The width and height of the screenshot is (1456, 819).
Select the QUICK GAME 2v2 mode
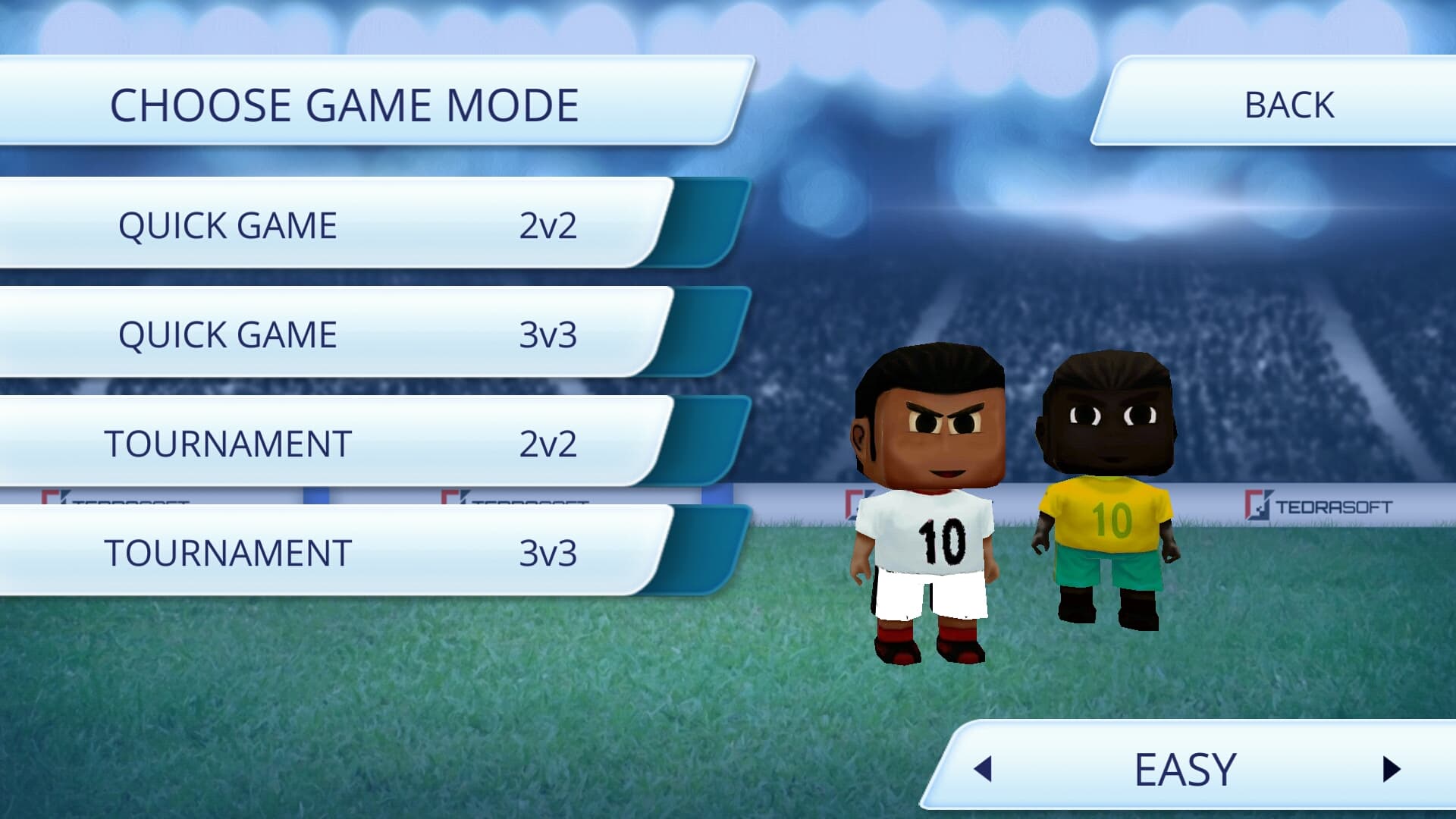tap(341, 224)
